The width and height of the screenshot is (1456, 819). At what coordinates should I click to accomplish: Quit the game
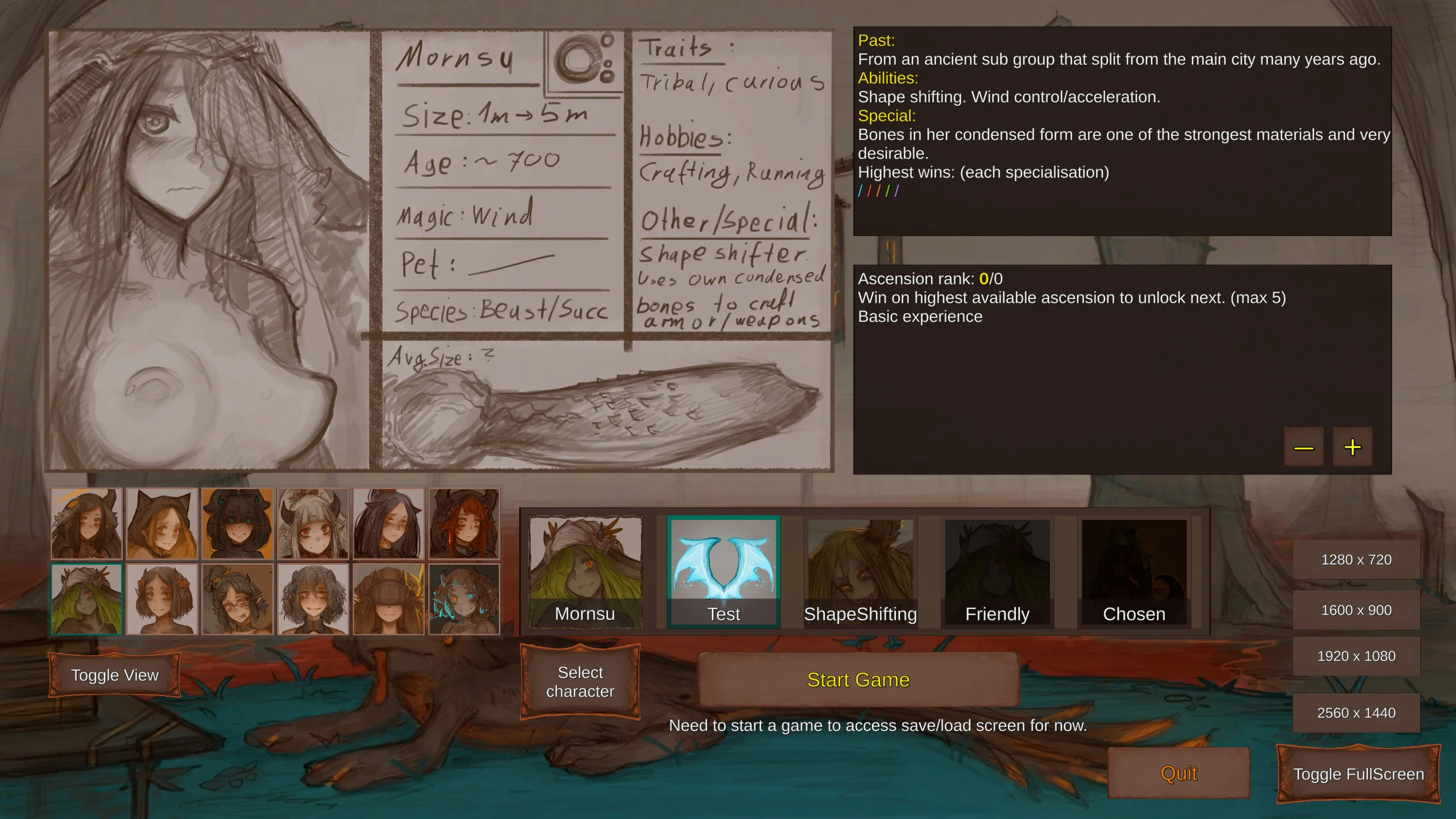[x=1178, y=773]
